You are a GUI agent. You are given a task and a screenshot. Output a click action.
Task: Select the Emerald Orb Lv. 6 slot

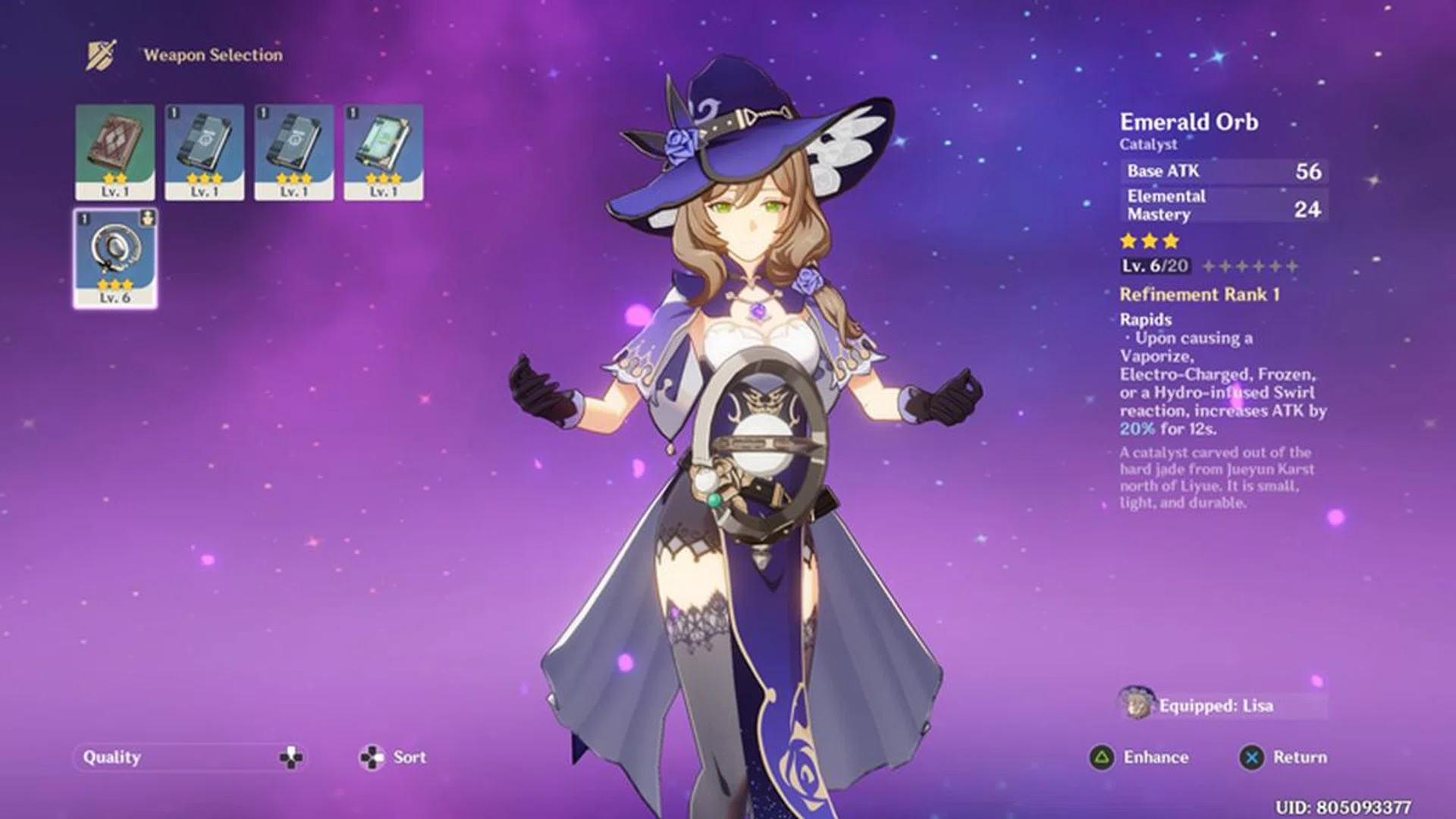click(115, 258)
